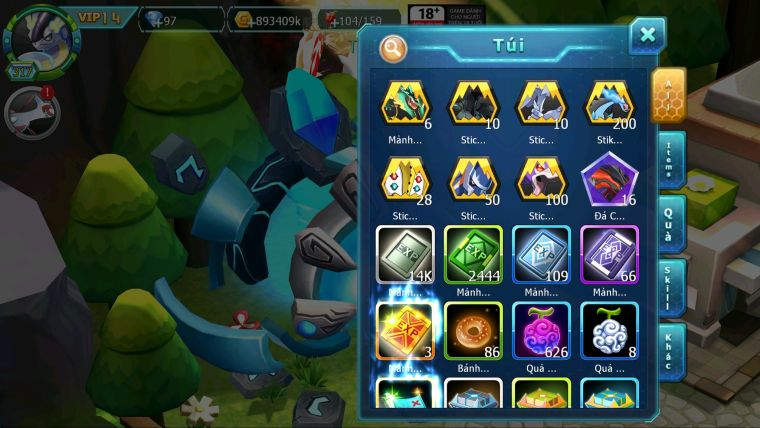760x428 pixels.
Task: Choose the grey EXP book stack 14K
Action: 405,255
